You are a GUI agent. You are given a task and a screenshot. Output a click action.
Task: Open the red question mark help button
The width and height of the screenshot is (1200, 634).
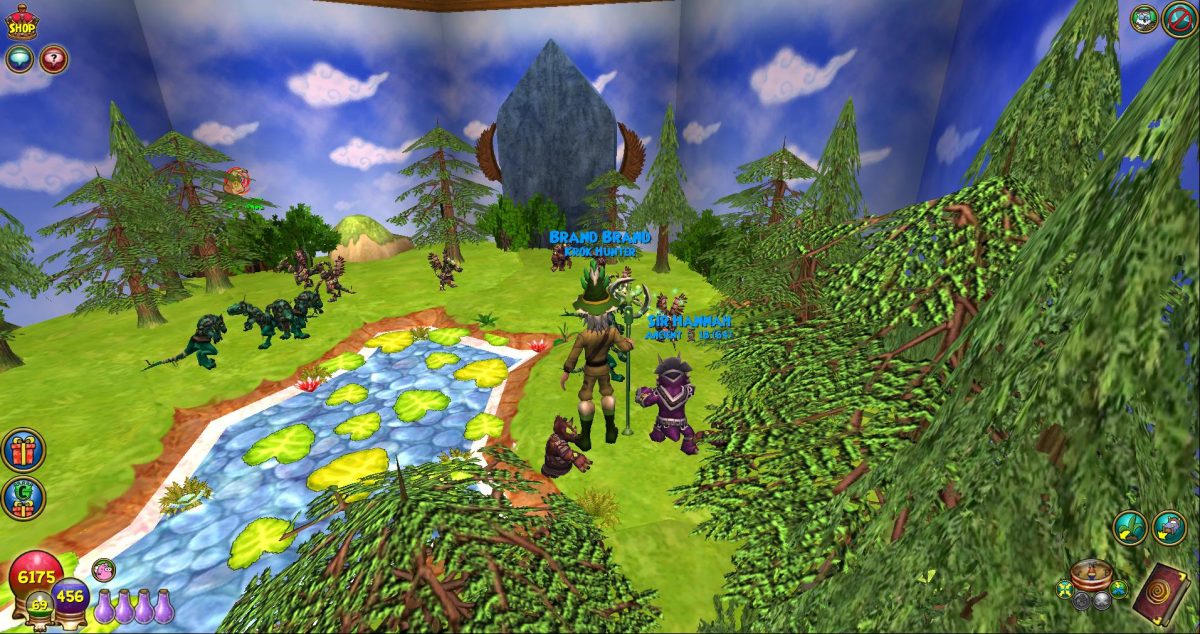[53, 59]
